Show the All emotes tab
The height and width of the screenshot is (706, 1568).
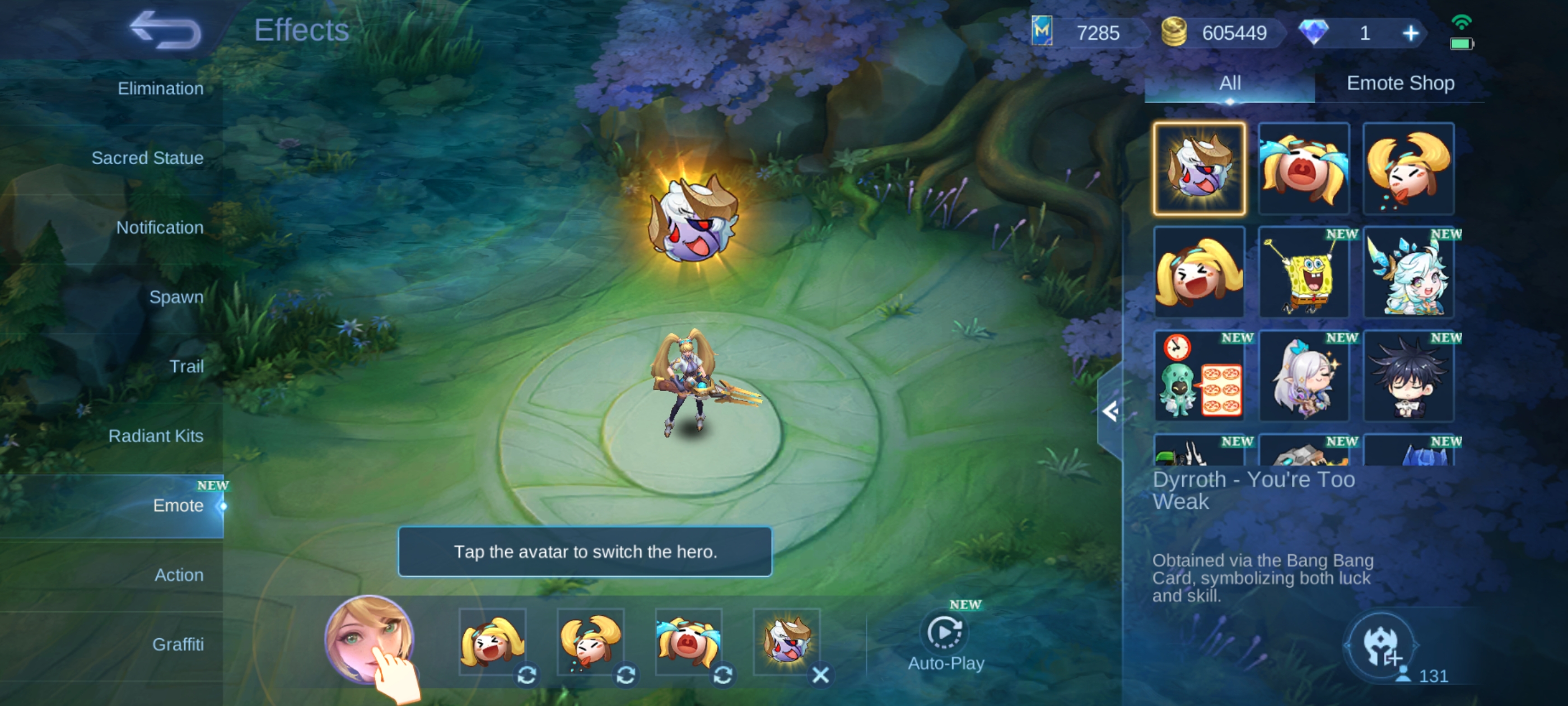point(1230,83)
